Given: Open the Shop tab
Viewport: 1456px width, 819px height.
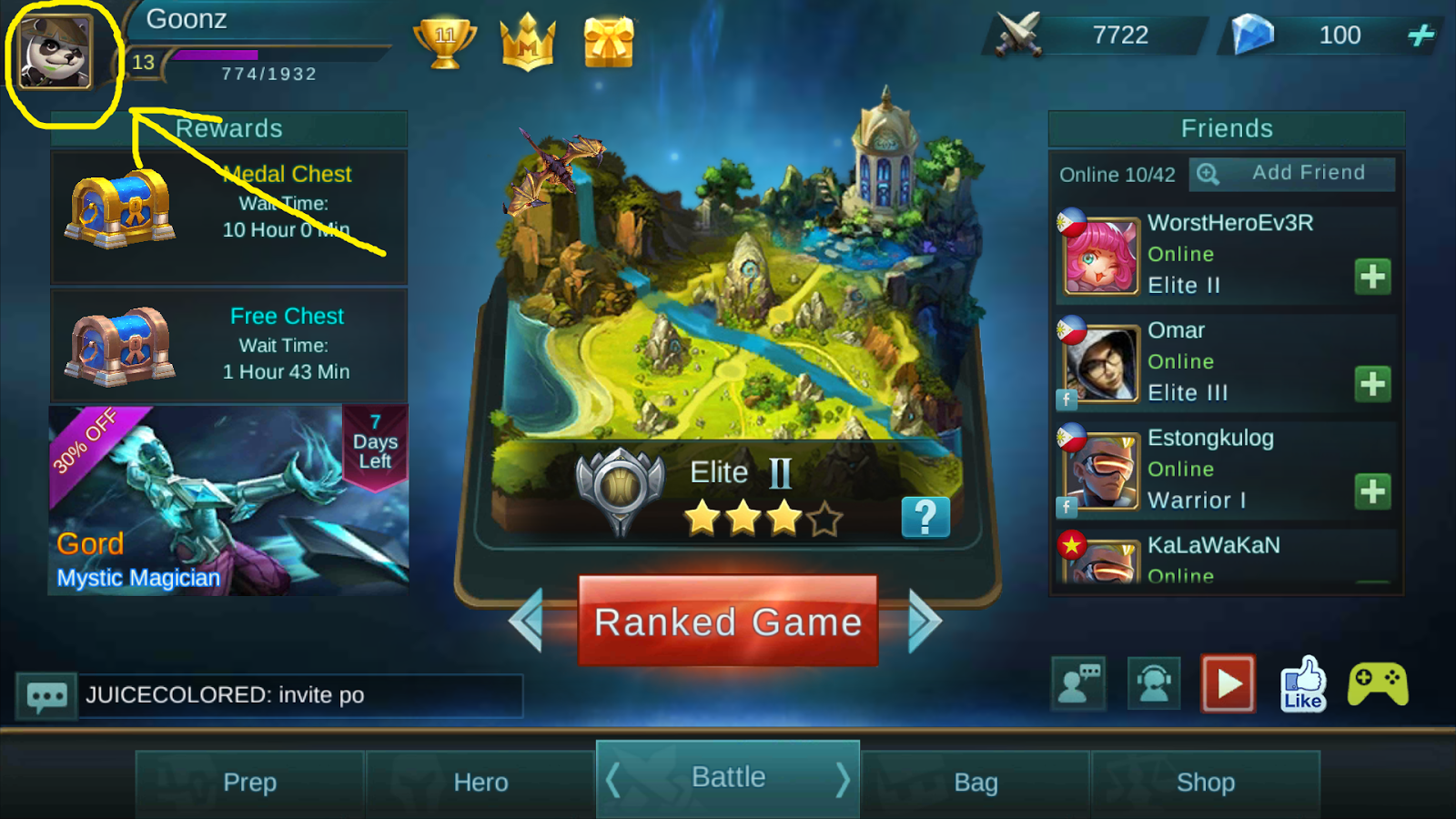Looking at the screenshot, I should [1206, 782].
